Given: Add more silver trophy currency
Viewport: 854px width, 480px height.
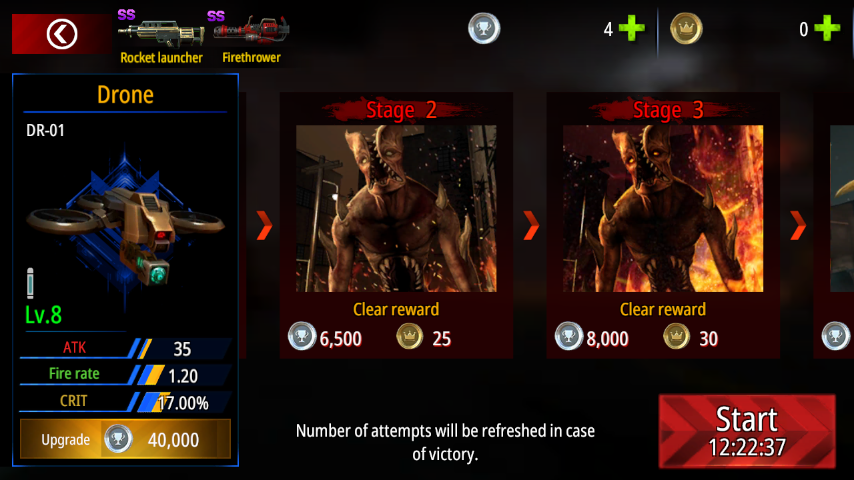Looking at the screenshot, I should tap(631, 29).
